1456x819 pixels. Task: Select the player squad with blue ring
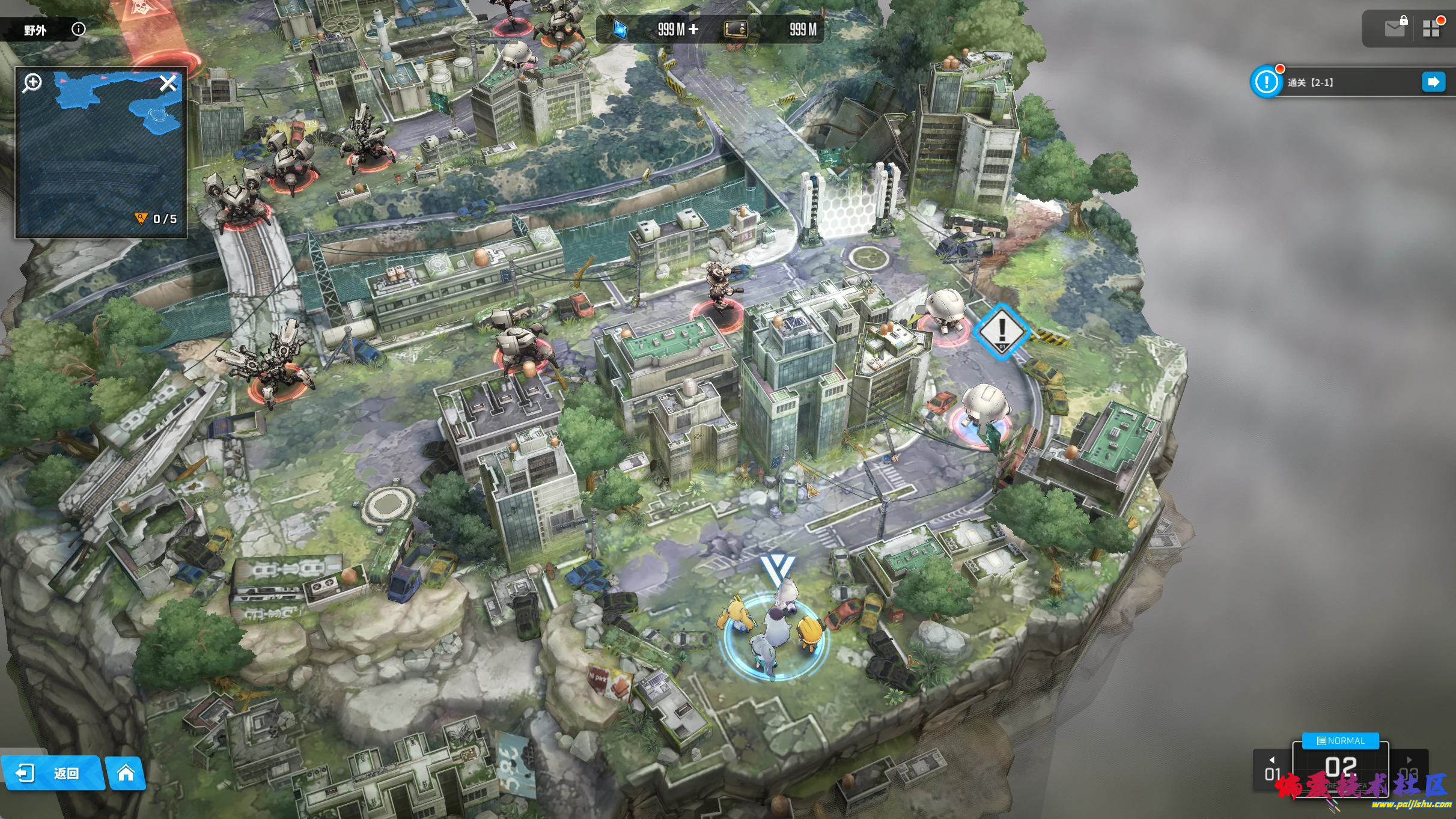point(773,636)
